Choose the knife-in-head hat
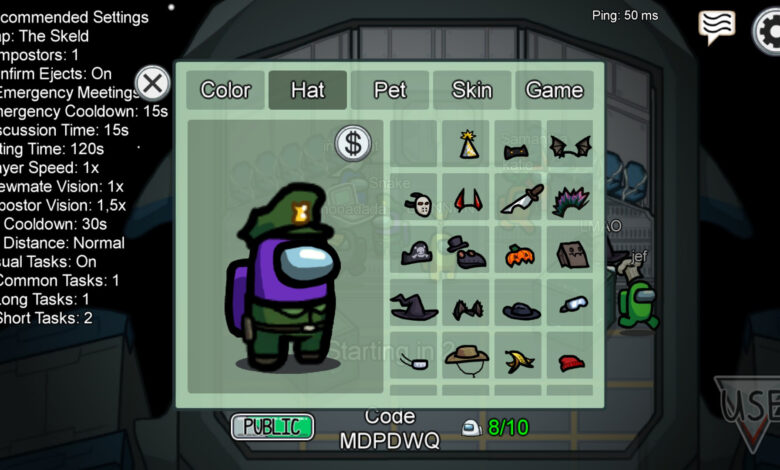This screenshot has width=780, height=470. tap(520, 199)
